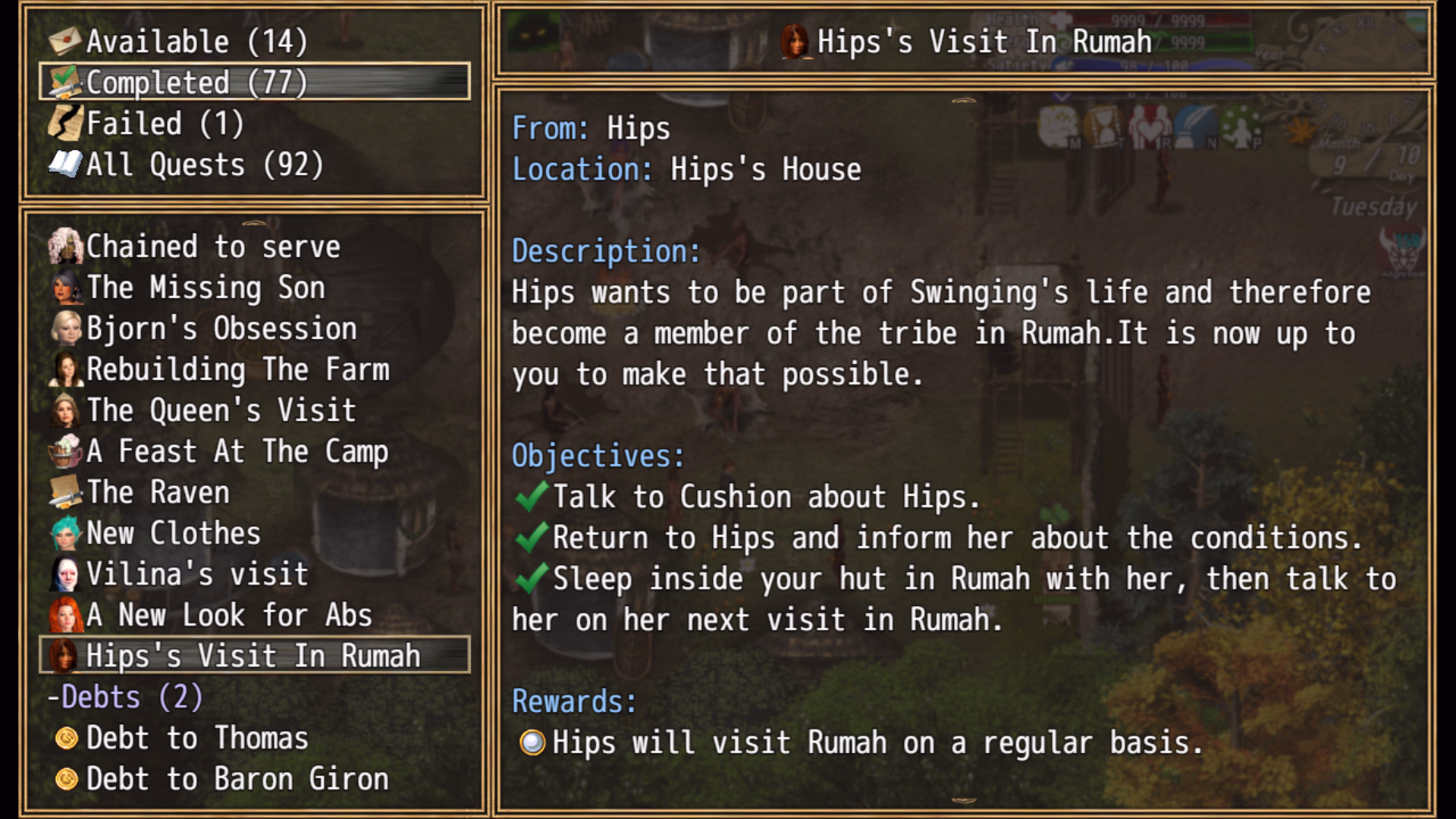This screenshot has height=819, width=1456.
Task: Open the All Quests category
Action: (x=203, y=165)
